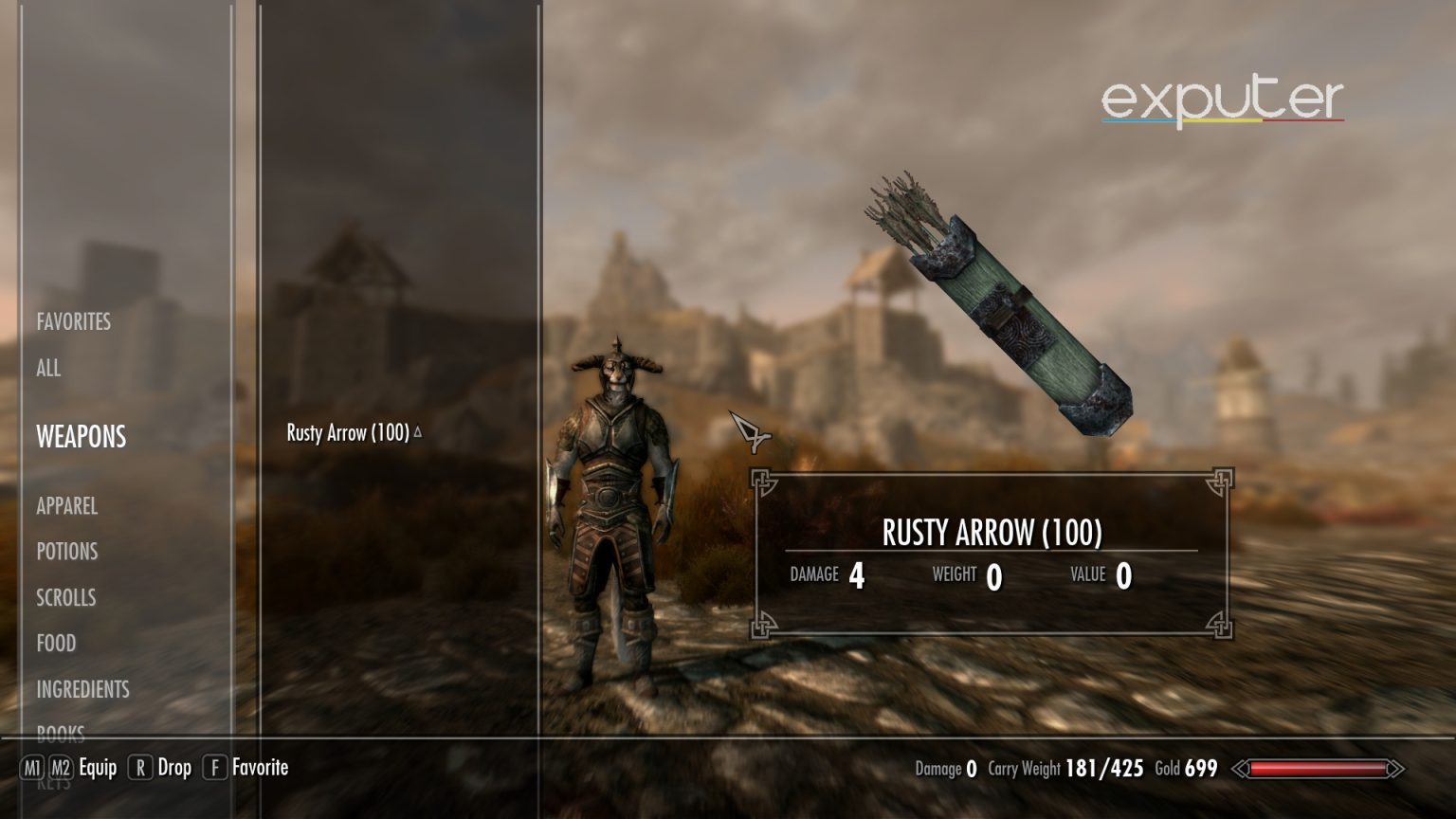Open the WEAPONS category

[x=81, y=437]
